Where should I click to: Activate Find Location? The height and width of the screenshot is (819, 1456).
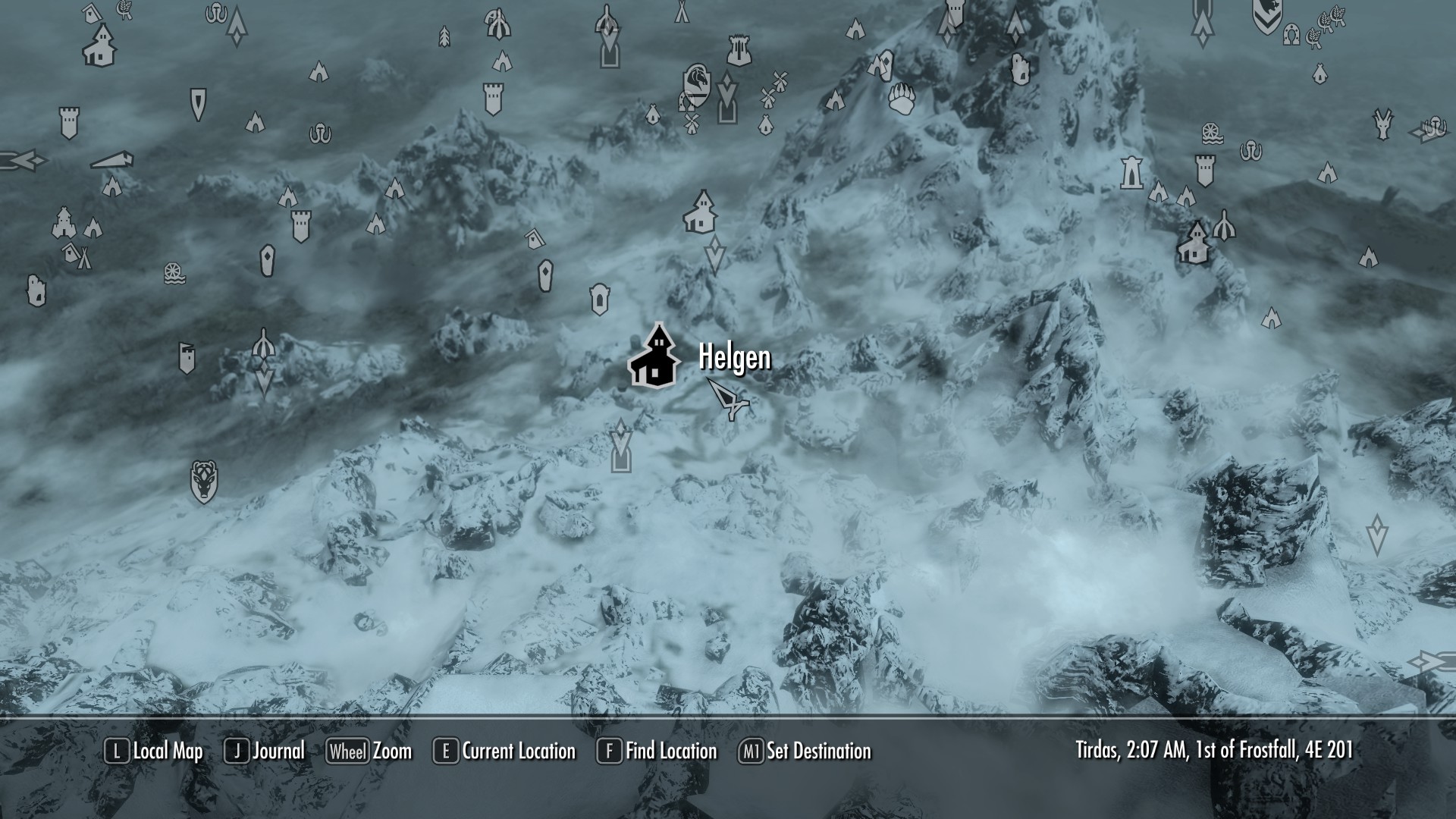pyautogui.click(x=669, y=752)
